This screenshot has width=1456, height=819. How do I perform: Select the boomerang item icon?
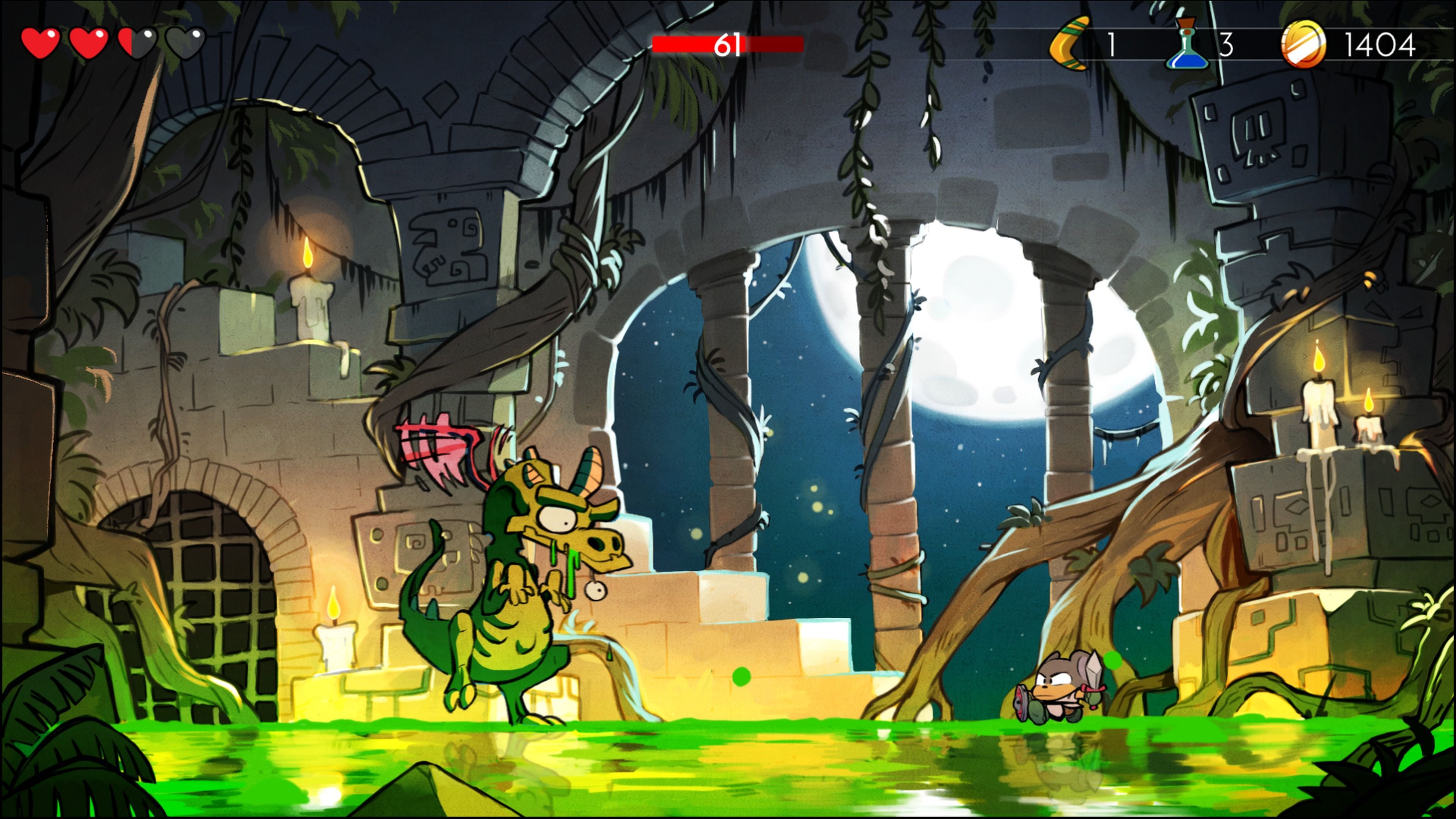tap(1069, 44)
